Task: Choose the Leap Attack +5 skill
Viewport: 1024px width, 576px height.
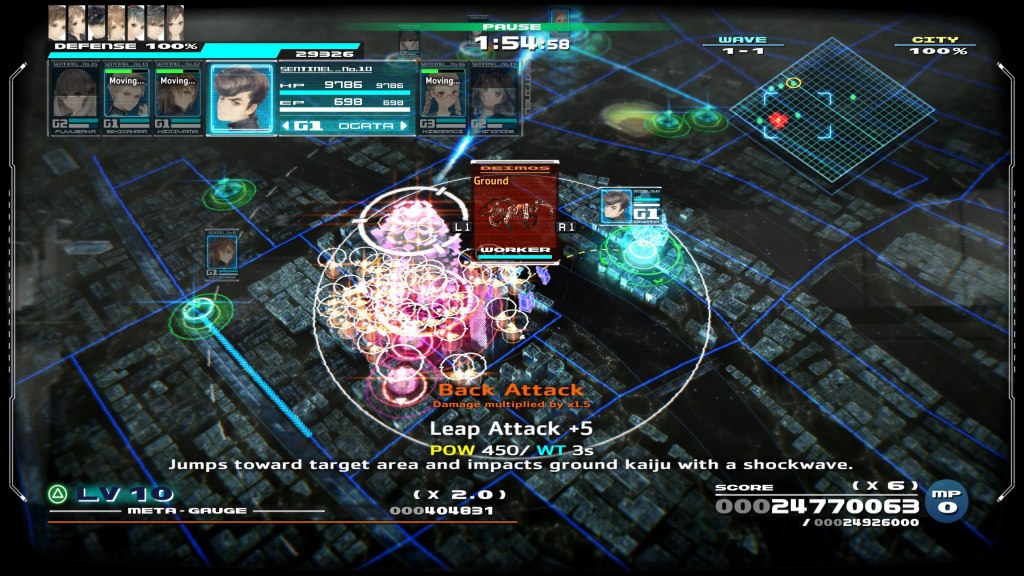Action: 496,428
